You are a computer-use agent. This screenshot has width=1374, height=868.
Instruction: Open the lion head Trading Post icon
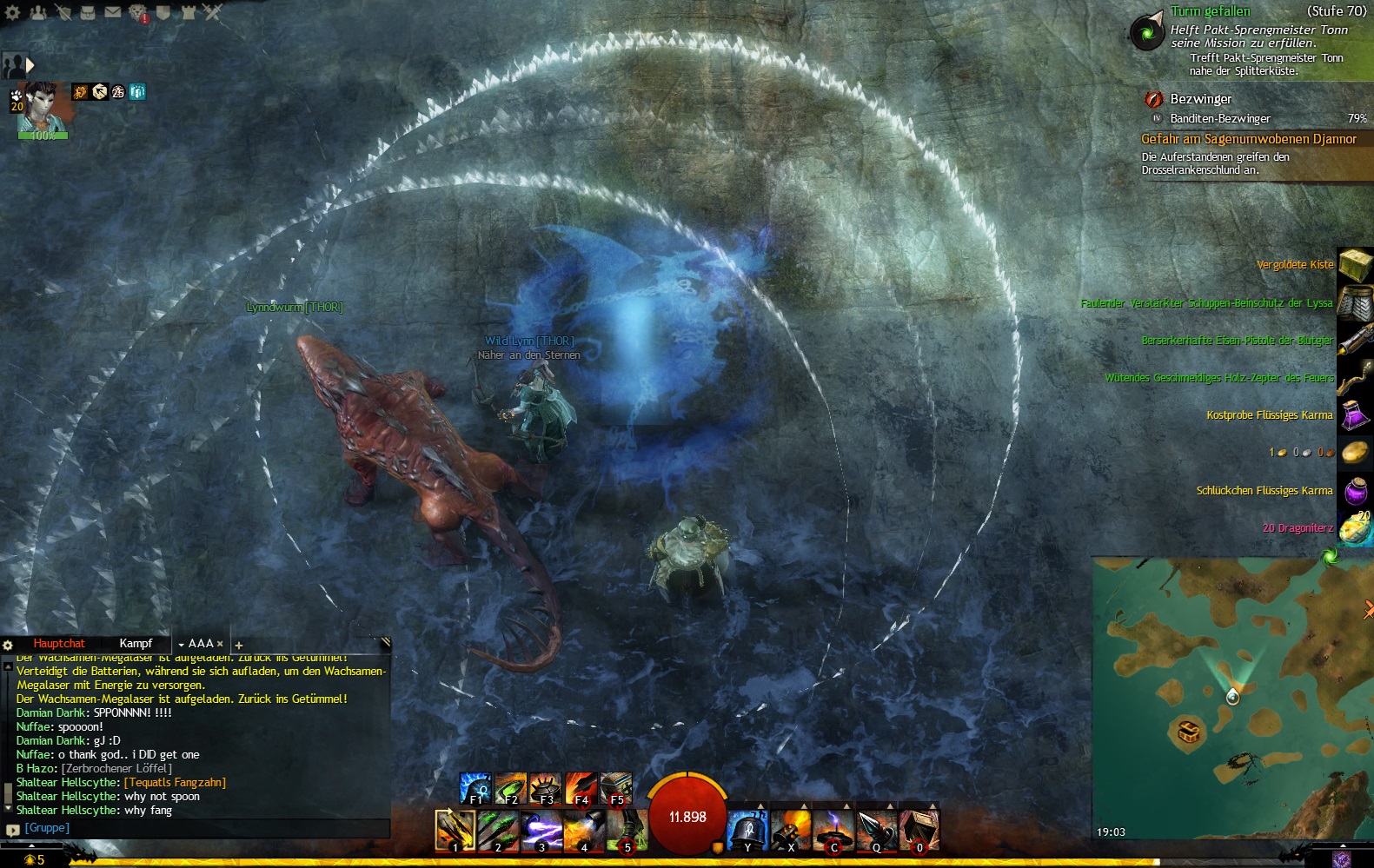pyautogui.click(x=138, y=12)
